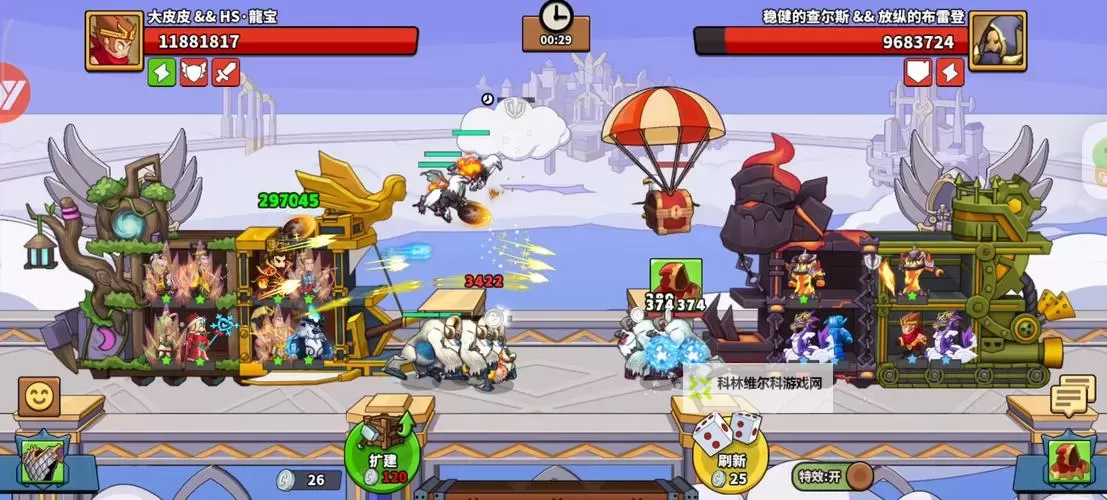The width and height of the screenshot is (1107, 500).
Task: Select the hooded opponent avatar
Action: click(997, 41)
